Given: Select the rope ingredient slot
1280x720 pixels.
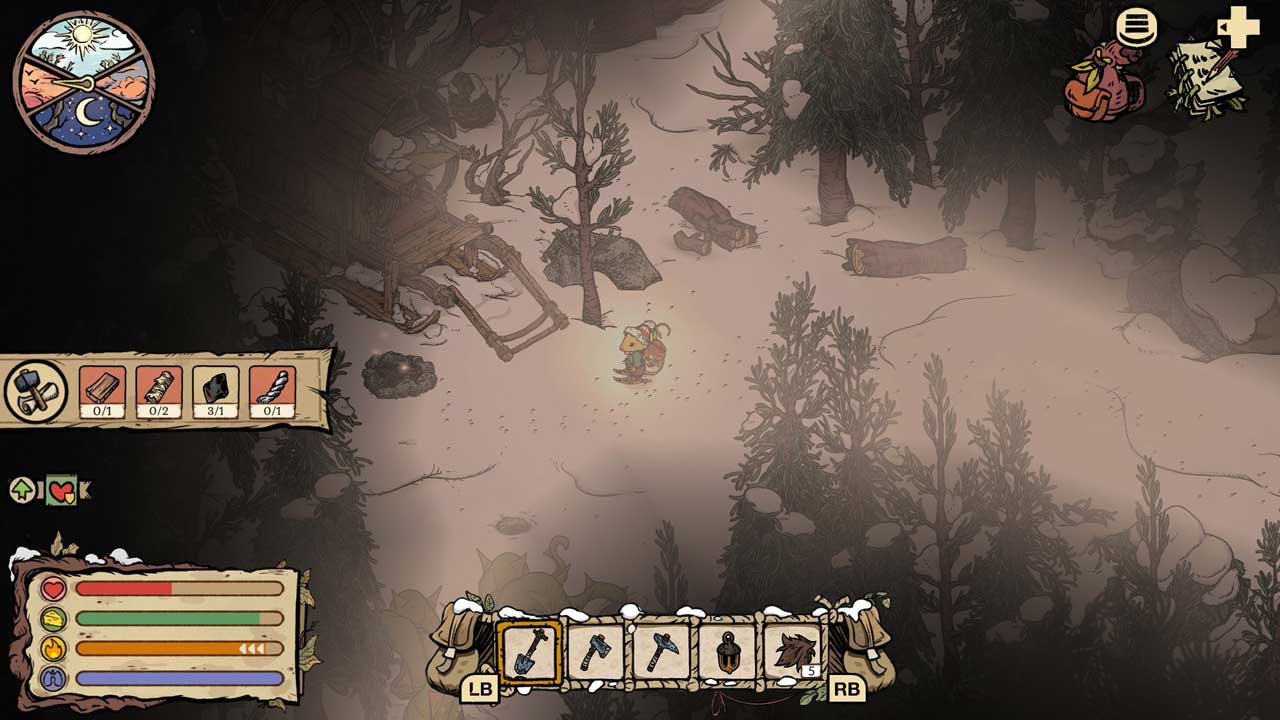Looking at the screenshot, I should click(272, 391).
